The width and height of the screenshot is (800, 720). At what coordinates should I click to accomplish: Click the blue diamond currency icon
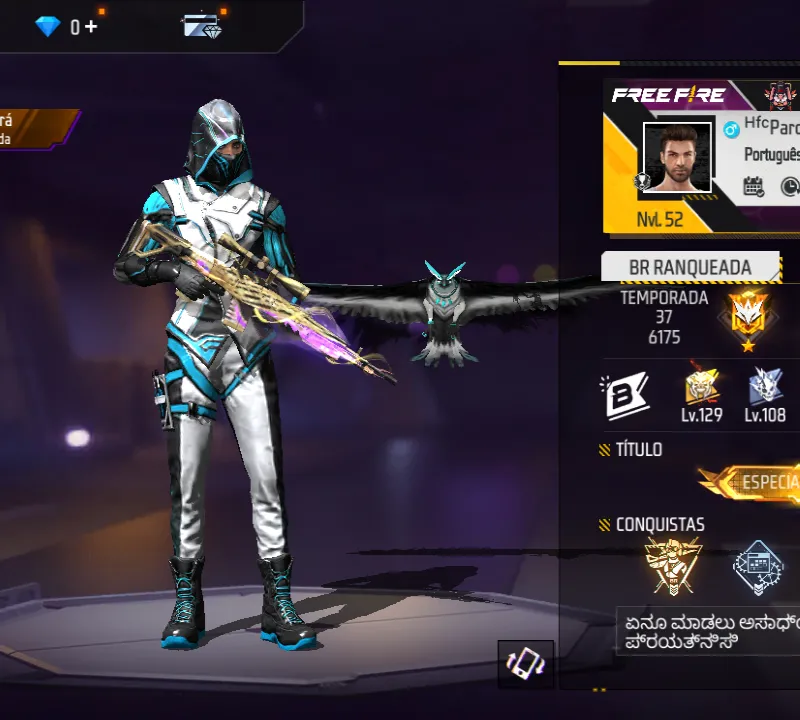click(x=48, y=27)
